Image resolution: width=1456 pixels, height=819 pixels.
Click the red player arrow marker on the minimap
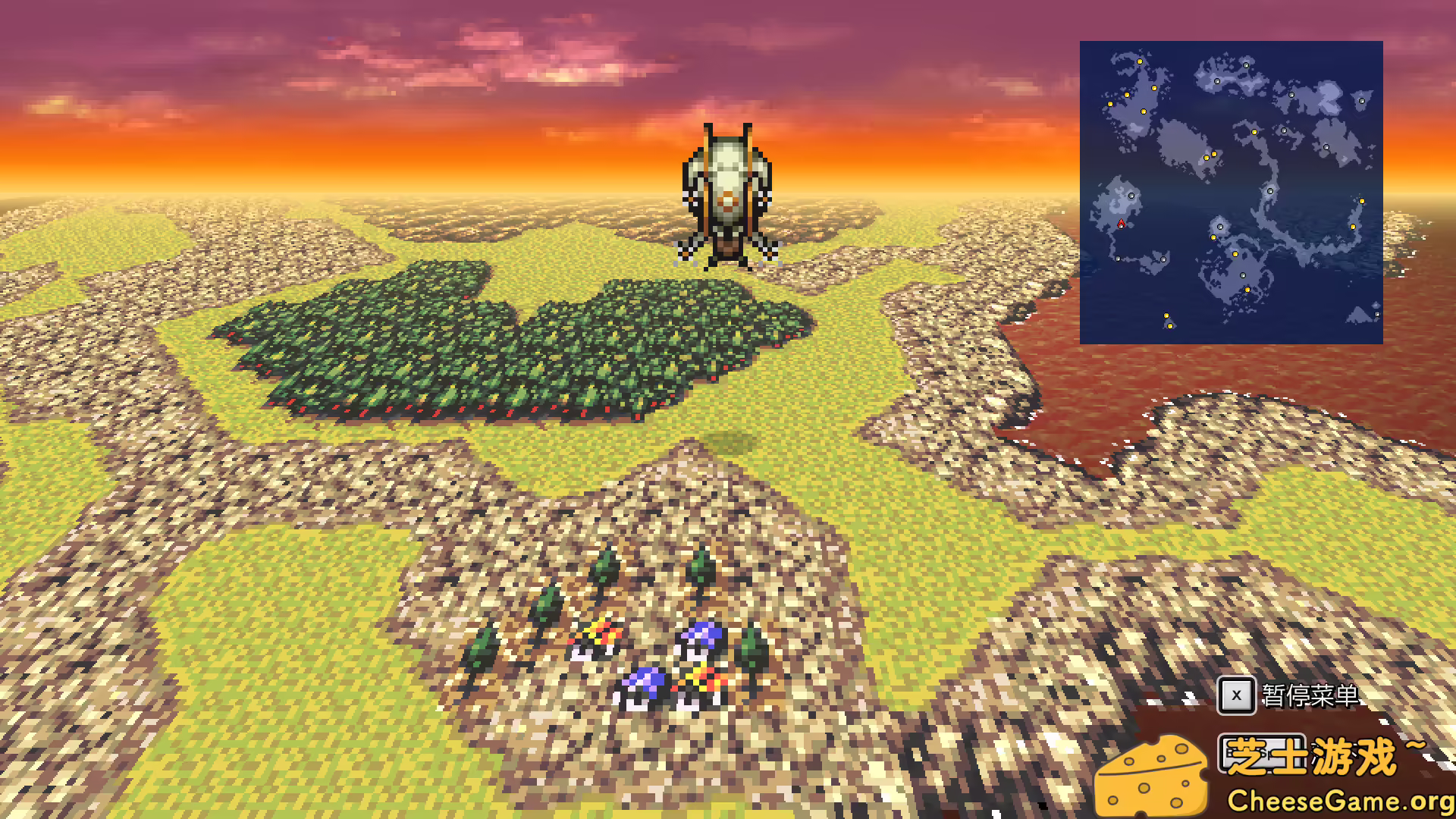pos(1122,224)
